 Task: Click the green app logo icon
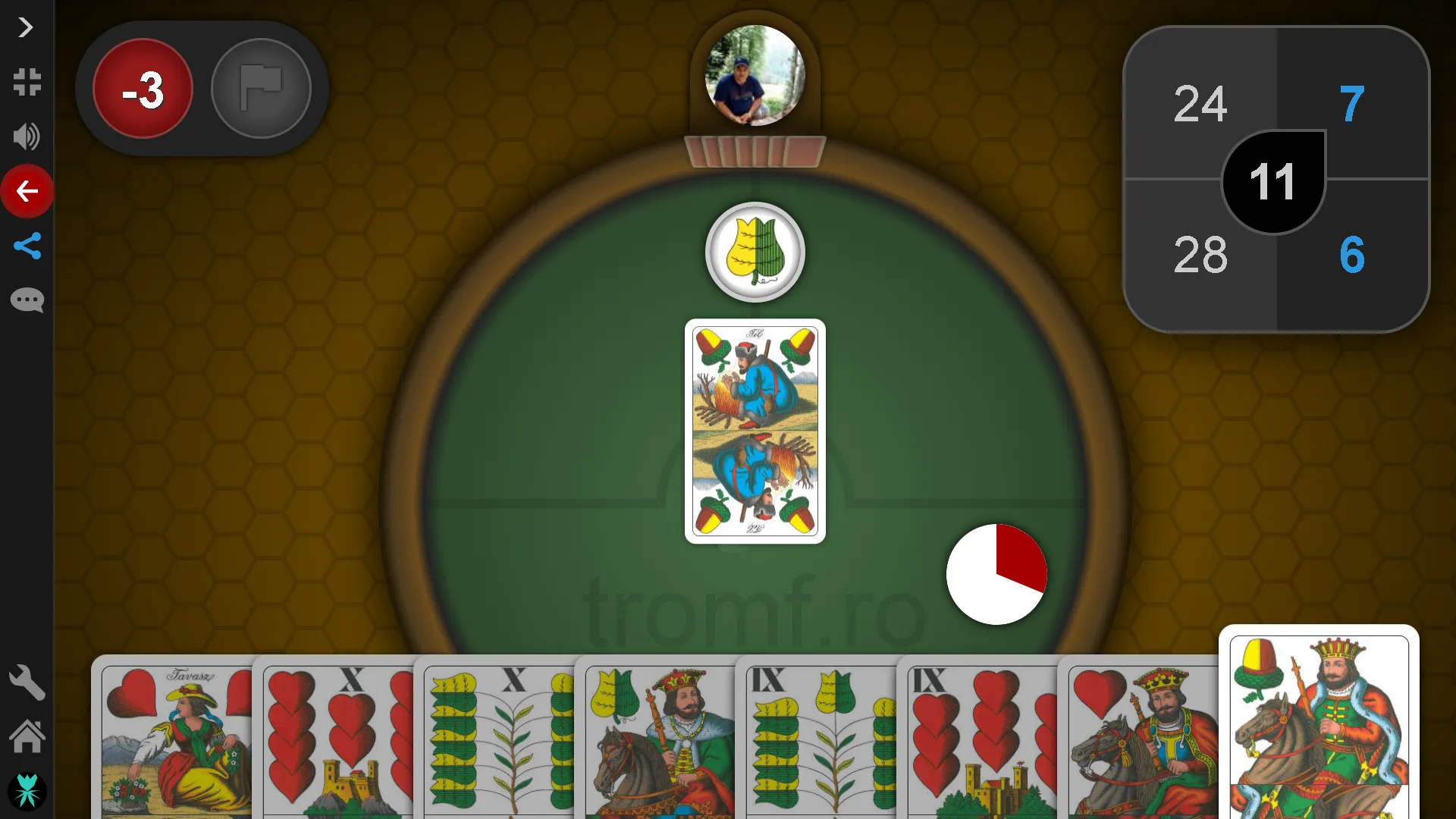(x=27, y=791)
